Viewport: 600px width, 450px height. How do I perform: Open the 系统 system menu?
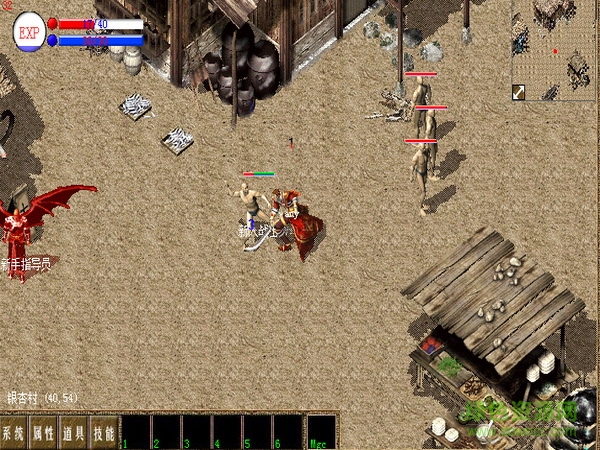[x=14, y=433]
